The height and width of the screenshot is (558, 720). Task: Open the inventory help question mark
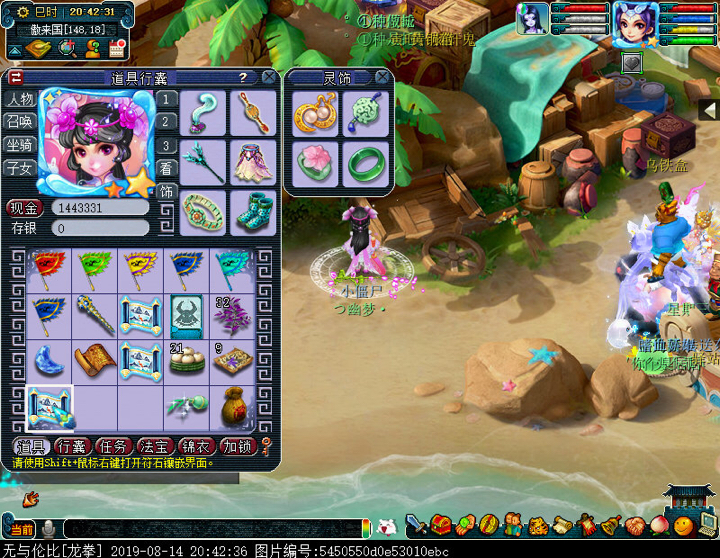[x=242, y=77]
